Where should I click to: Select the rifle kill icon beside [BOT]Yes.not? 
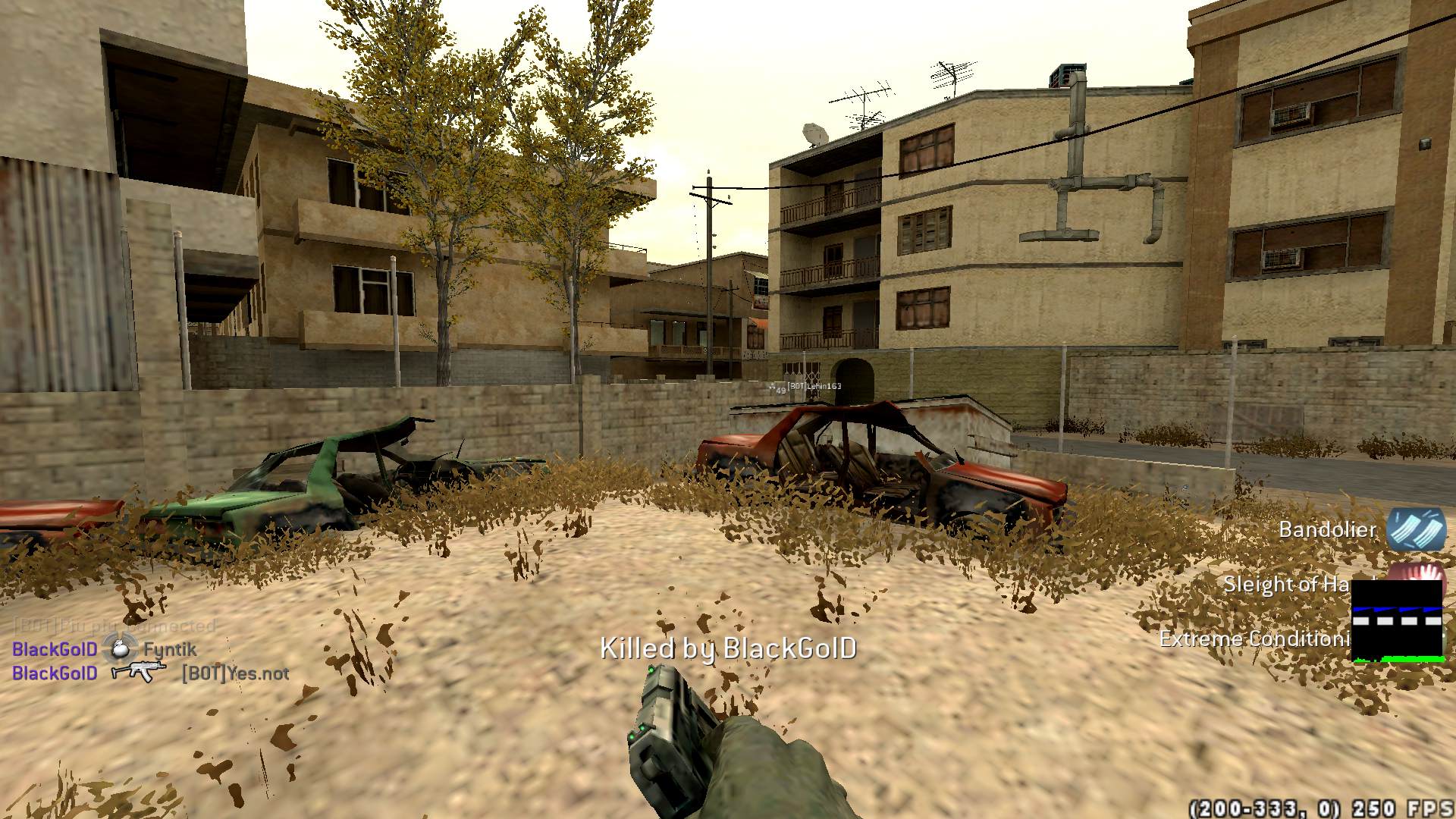pyautogui.click(x=139, y=672)
